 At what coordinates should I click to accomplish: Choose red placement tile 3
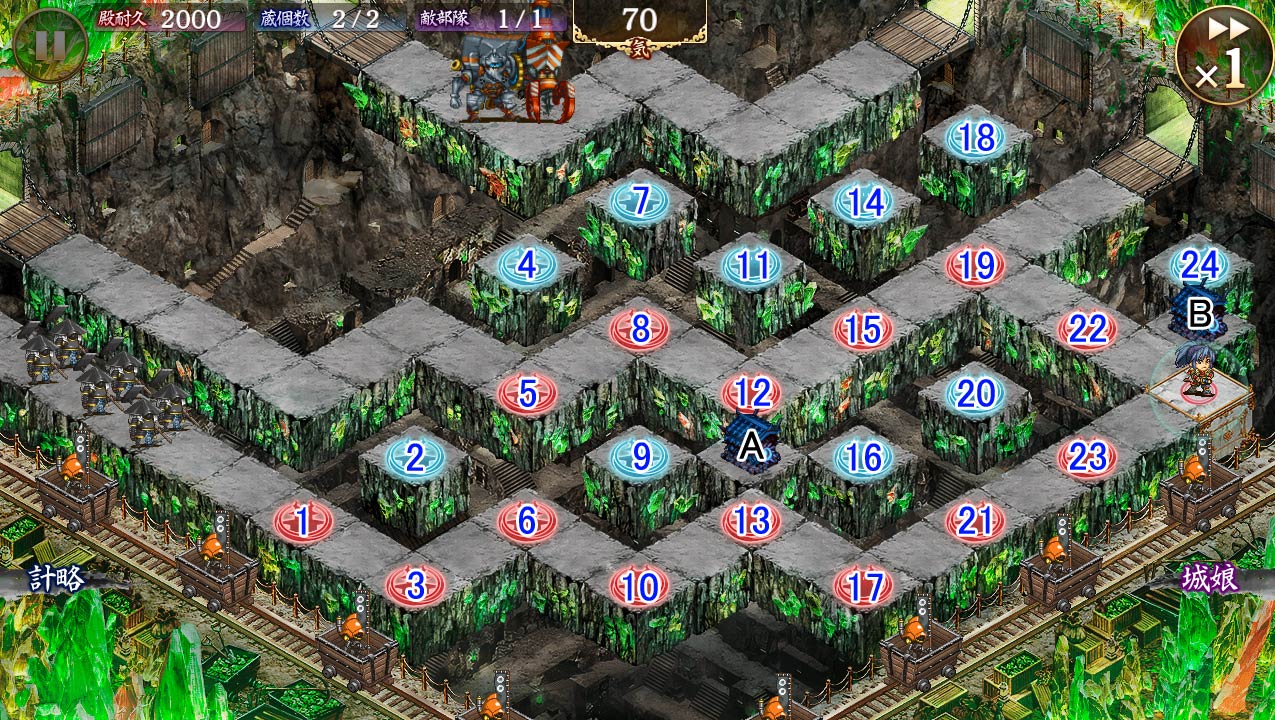(x=415, y=585)
